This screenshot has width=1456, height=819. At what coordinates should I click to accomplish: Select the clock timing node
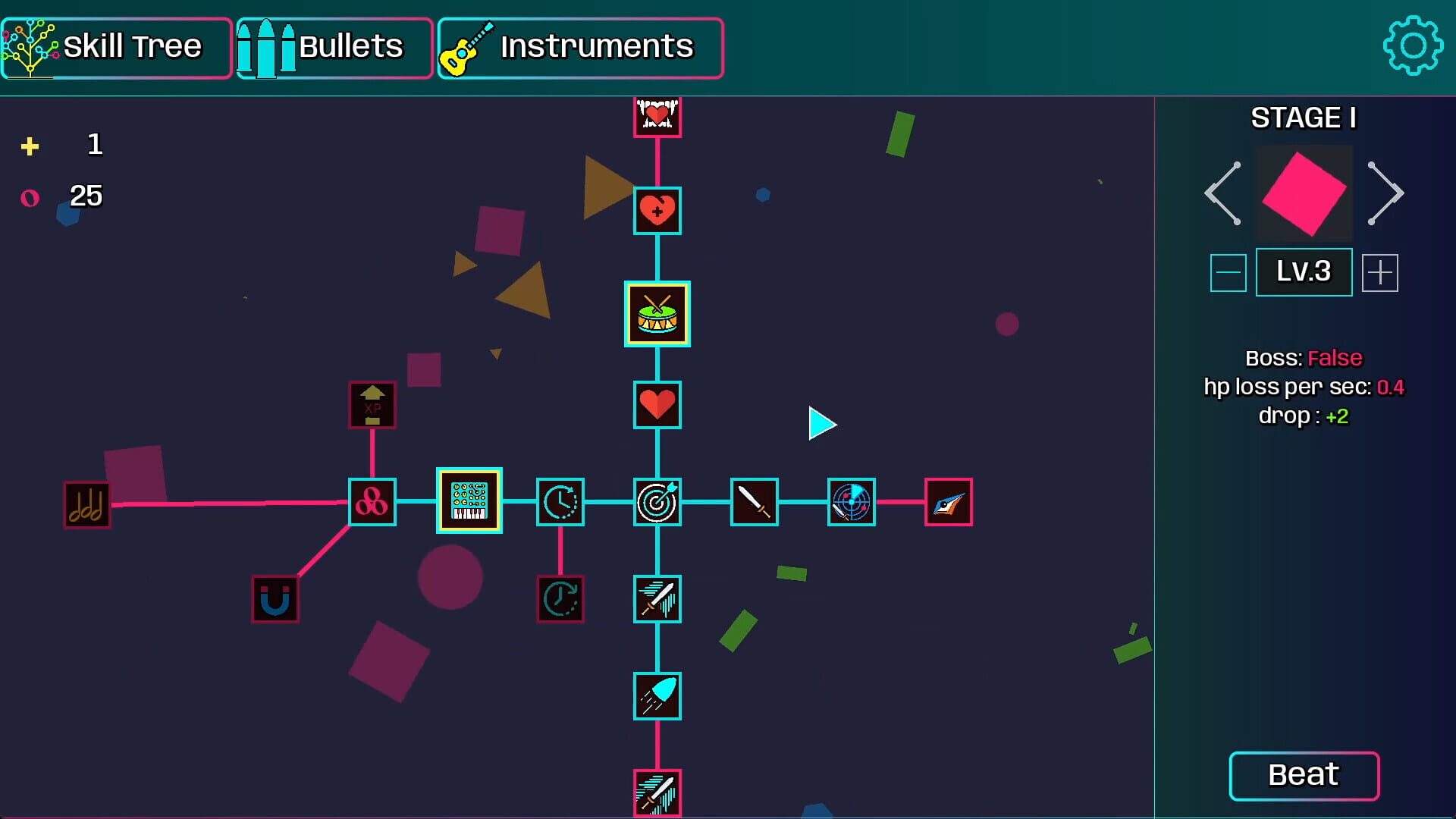coord(560,502)
